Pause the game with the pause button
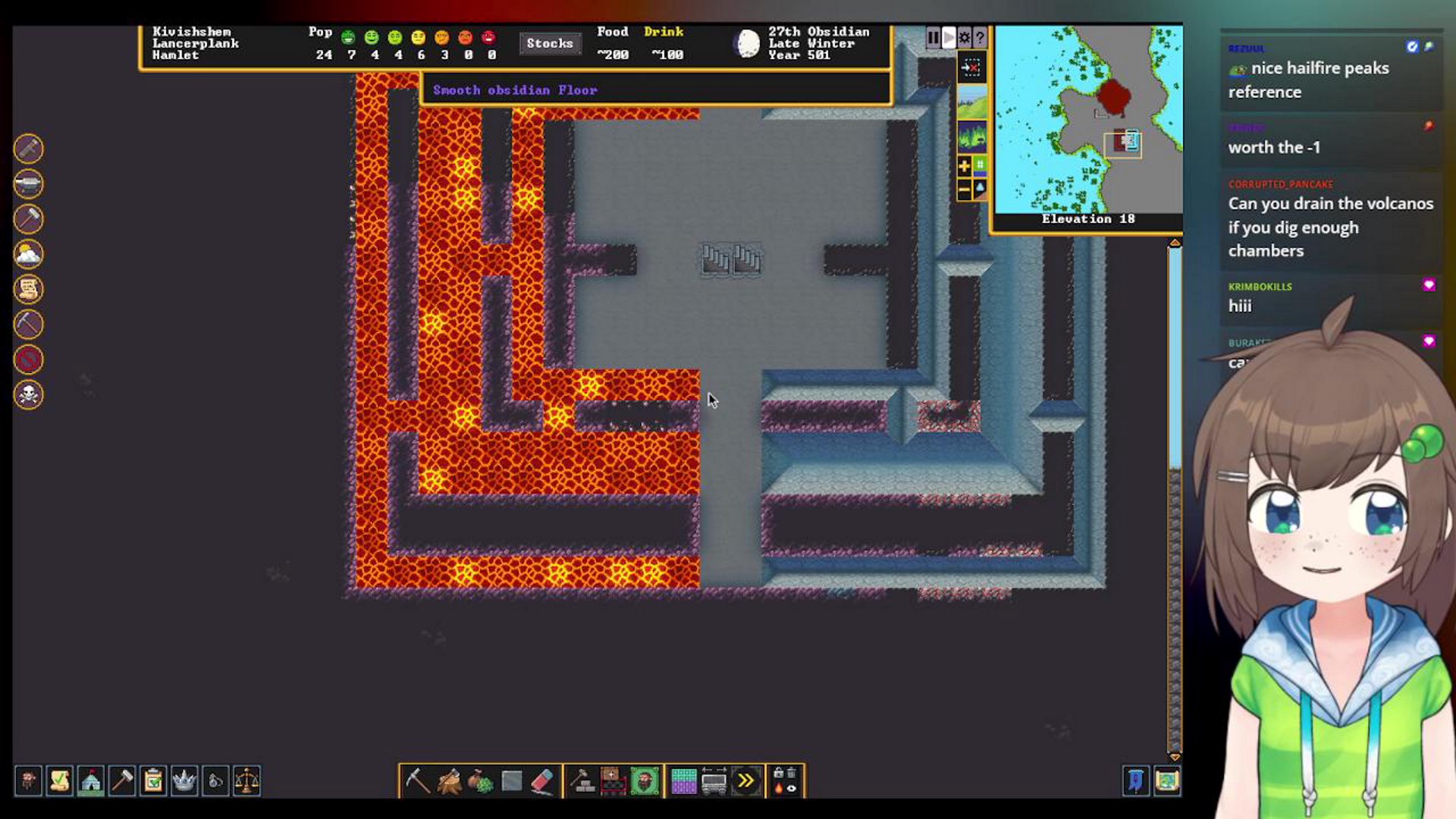Screen dimensions: 1456x819 click(933, 37)
